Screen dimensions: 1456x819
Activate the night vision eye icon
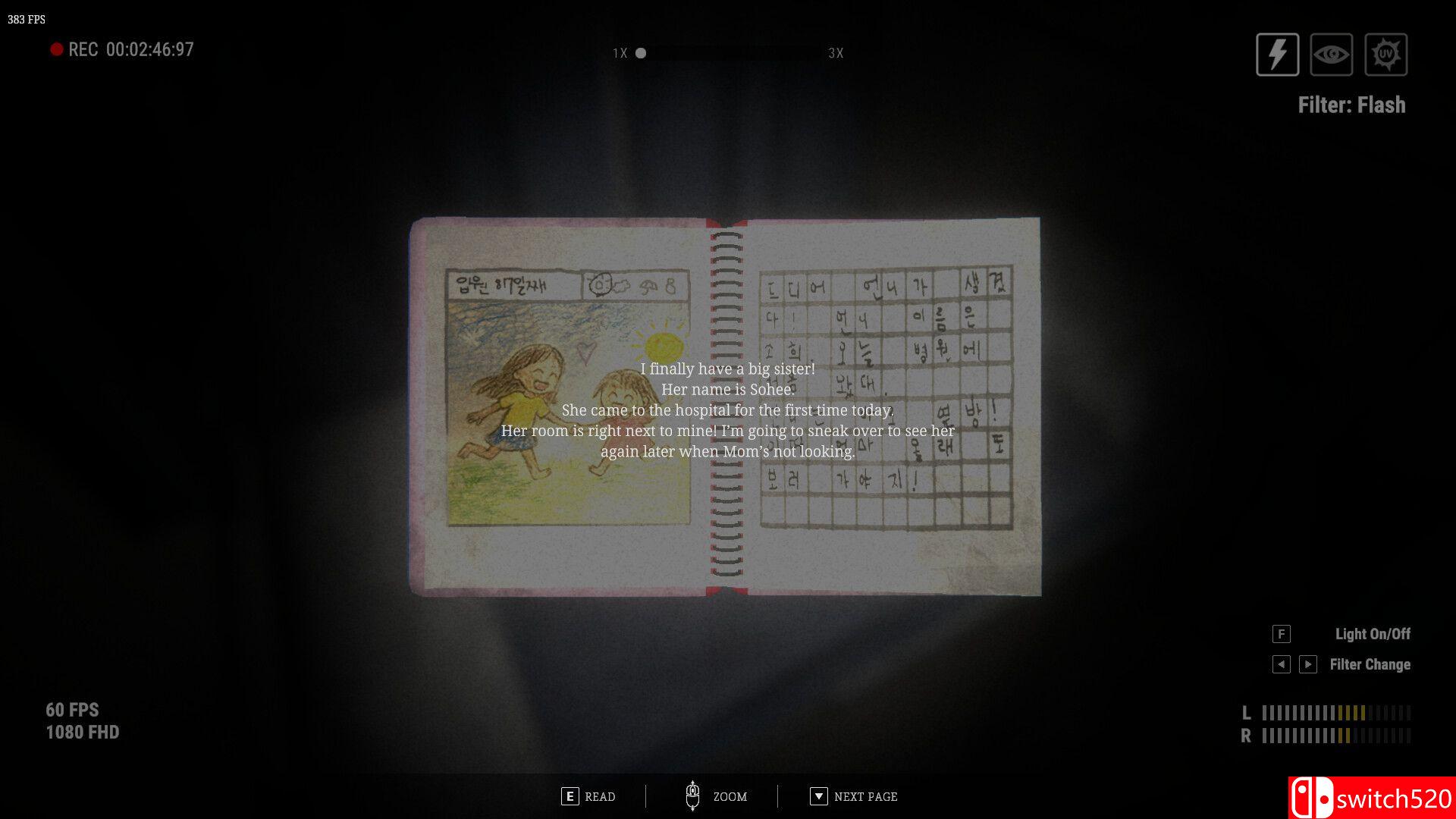1332,54
